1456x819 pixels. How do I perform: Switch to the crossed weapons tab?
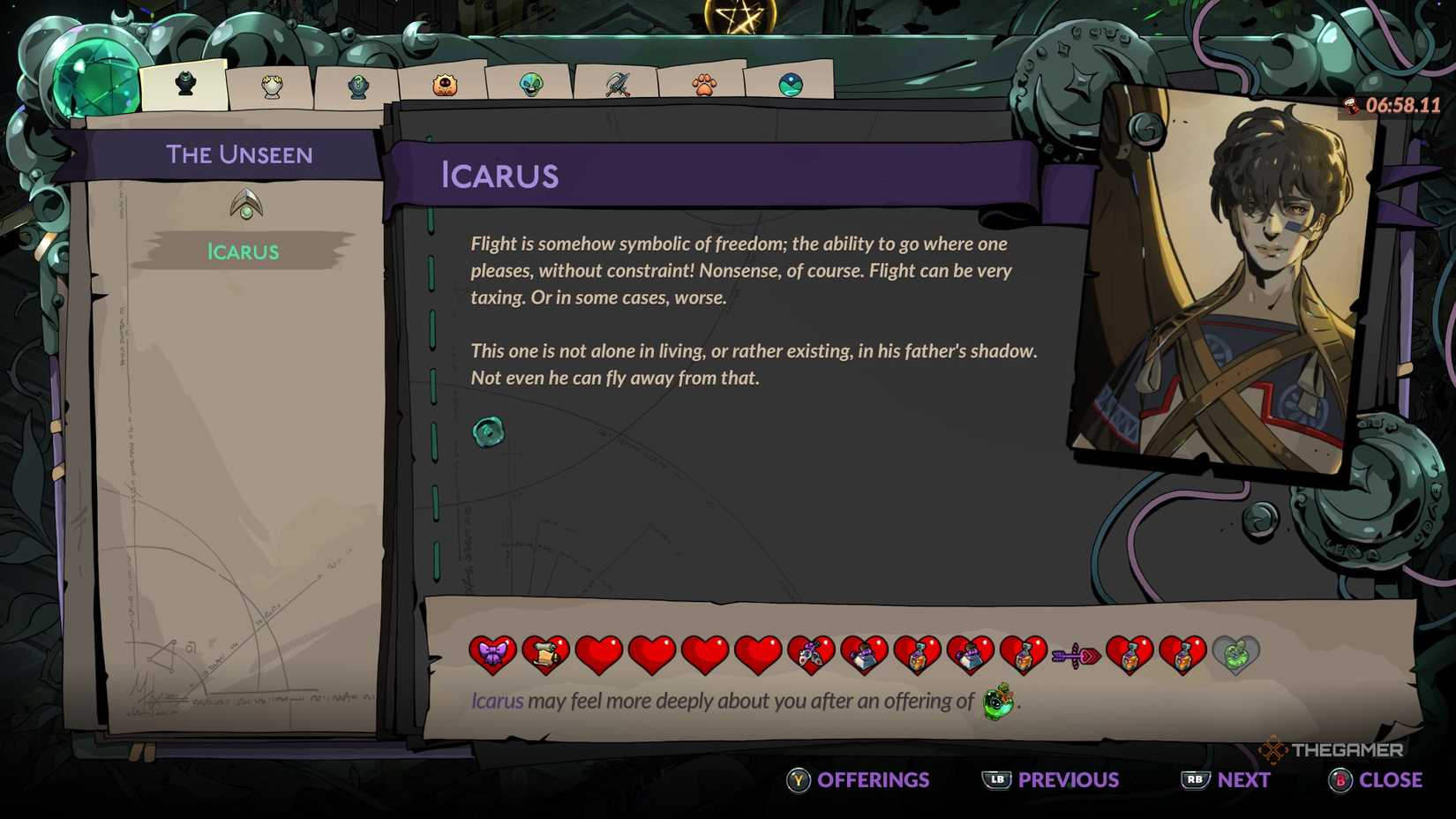click(618, 85)
